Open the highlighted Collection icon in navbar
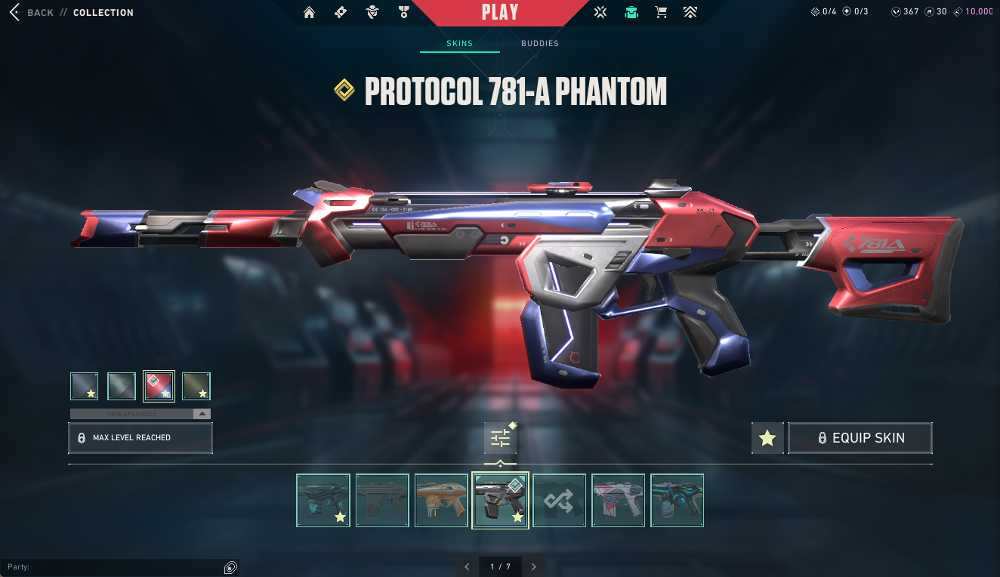 [631, 13]
